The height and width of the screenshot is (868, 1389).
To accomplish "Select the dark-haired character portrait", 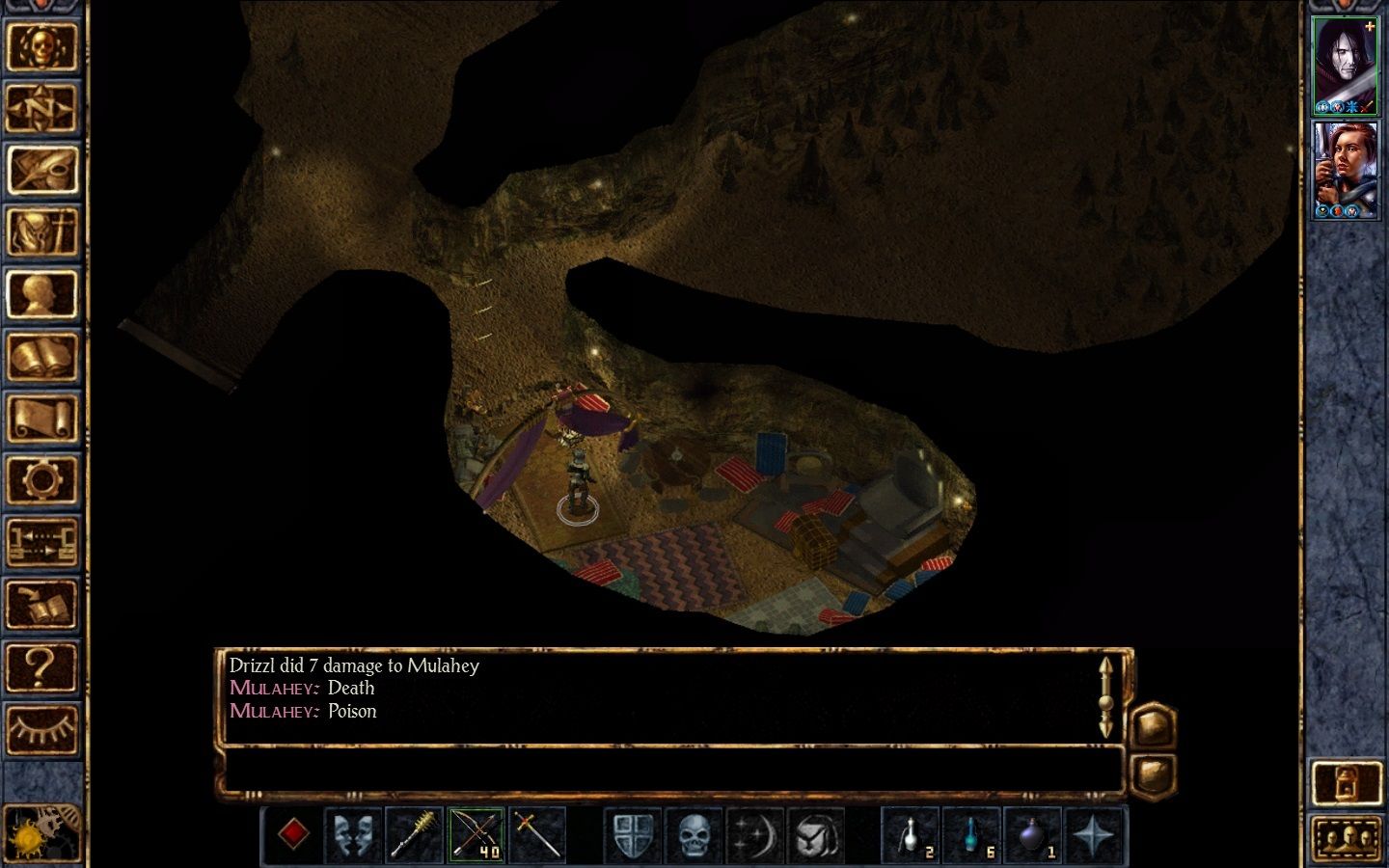I will click(x=1346, y=65).
